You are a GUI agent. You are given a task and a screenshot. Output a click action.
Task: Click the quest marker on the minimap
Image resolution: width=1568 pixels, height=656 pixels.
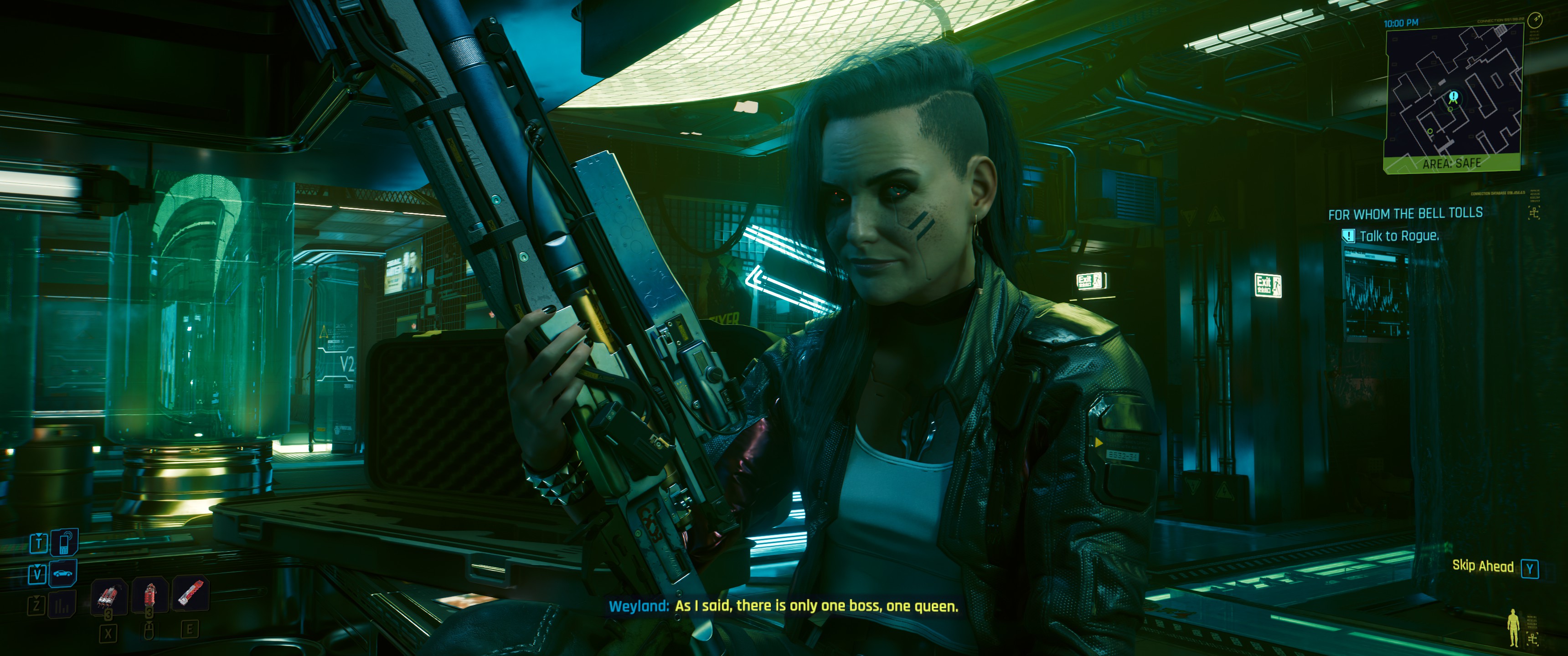[x=1454, y=97]
